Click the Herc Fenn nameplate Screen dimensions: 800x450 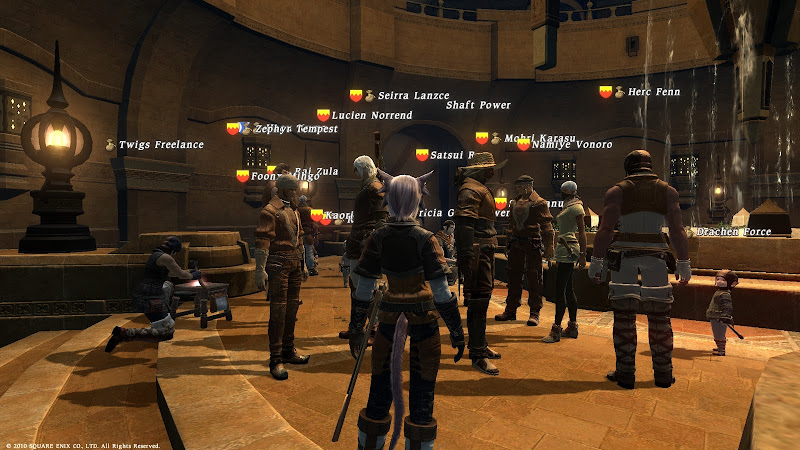pyautogui.click(x=653, y=92)
